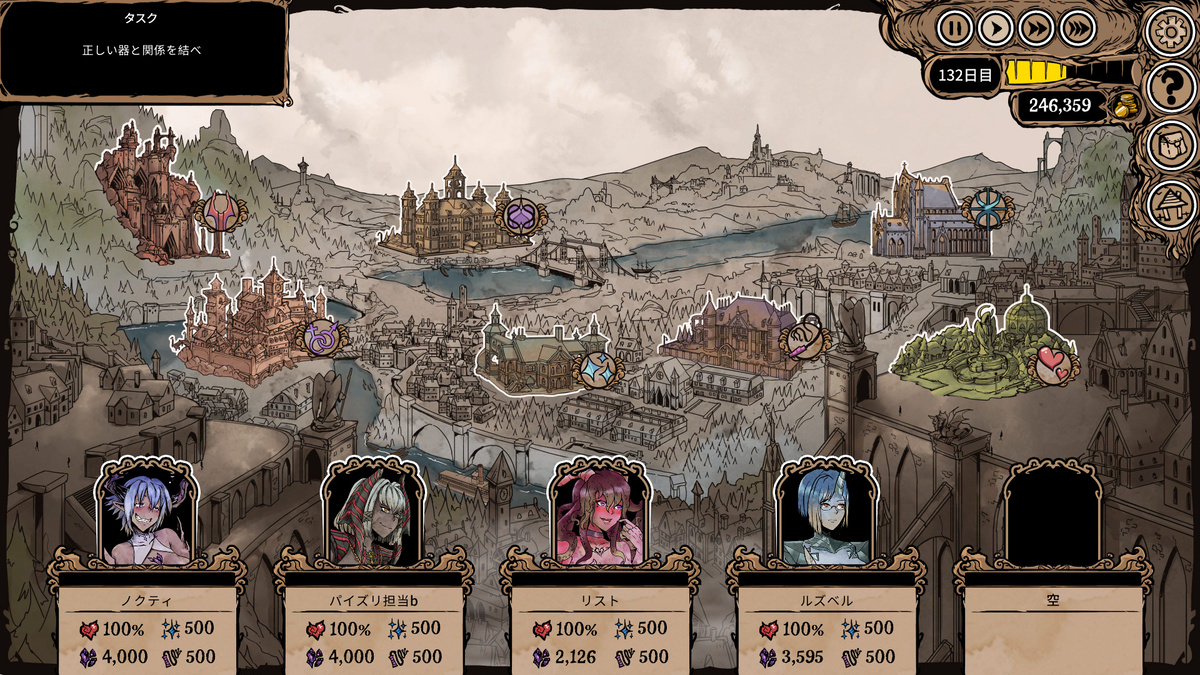The width and height of the screenshot is (1200, 675).
Task: Pause the game time
Action: pyautogui.click(x=955, y=28)
